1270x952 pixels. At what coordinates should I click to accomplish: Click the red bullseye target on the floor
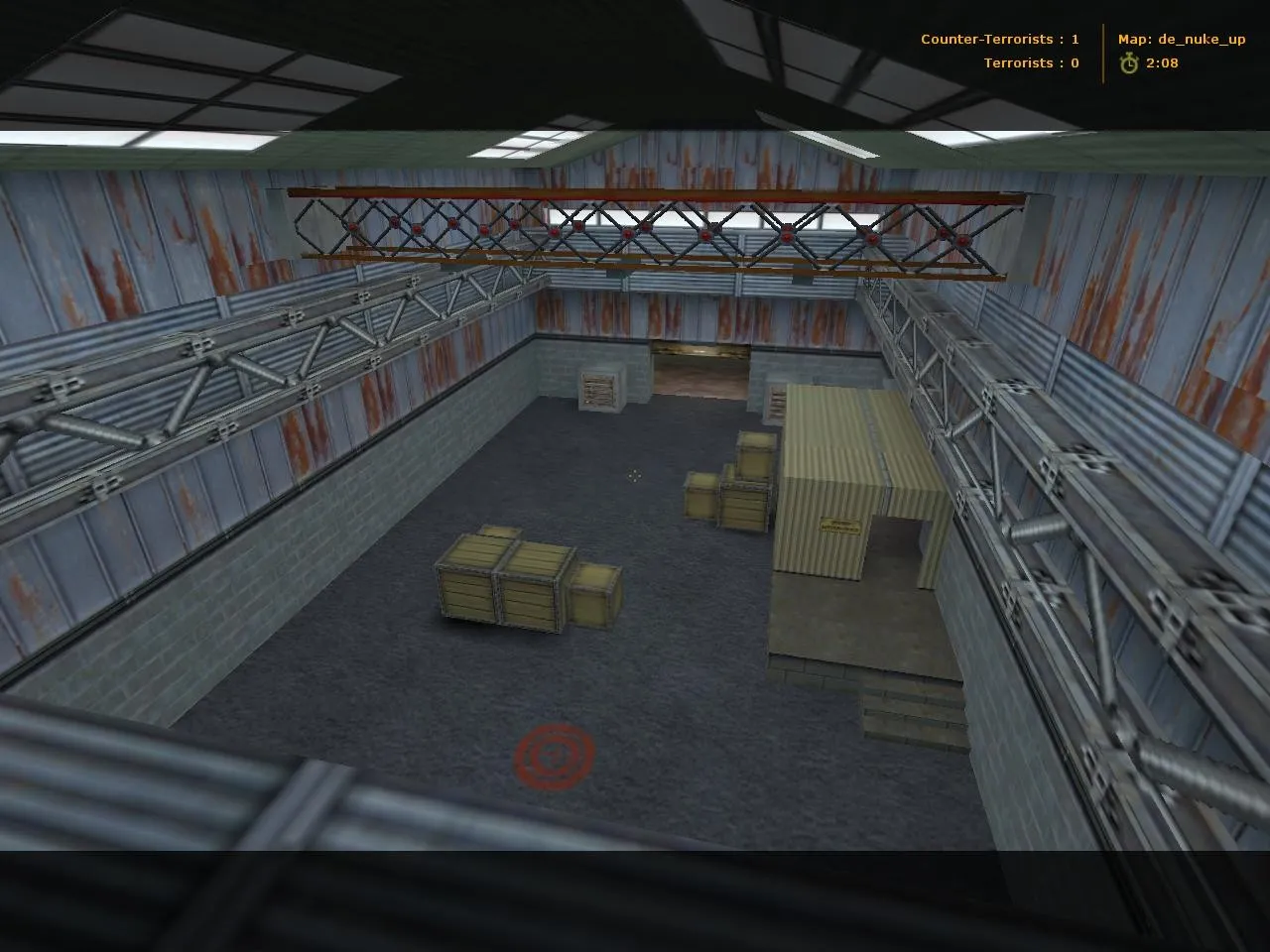(x=554, y=756)
